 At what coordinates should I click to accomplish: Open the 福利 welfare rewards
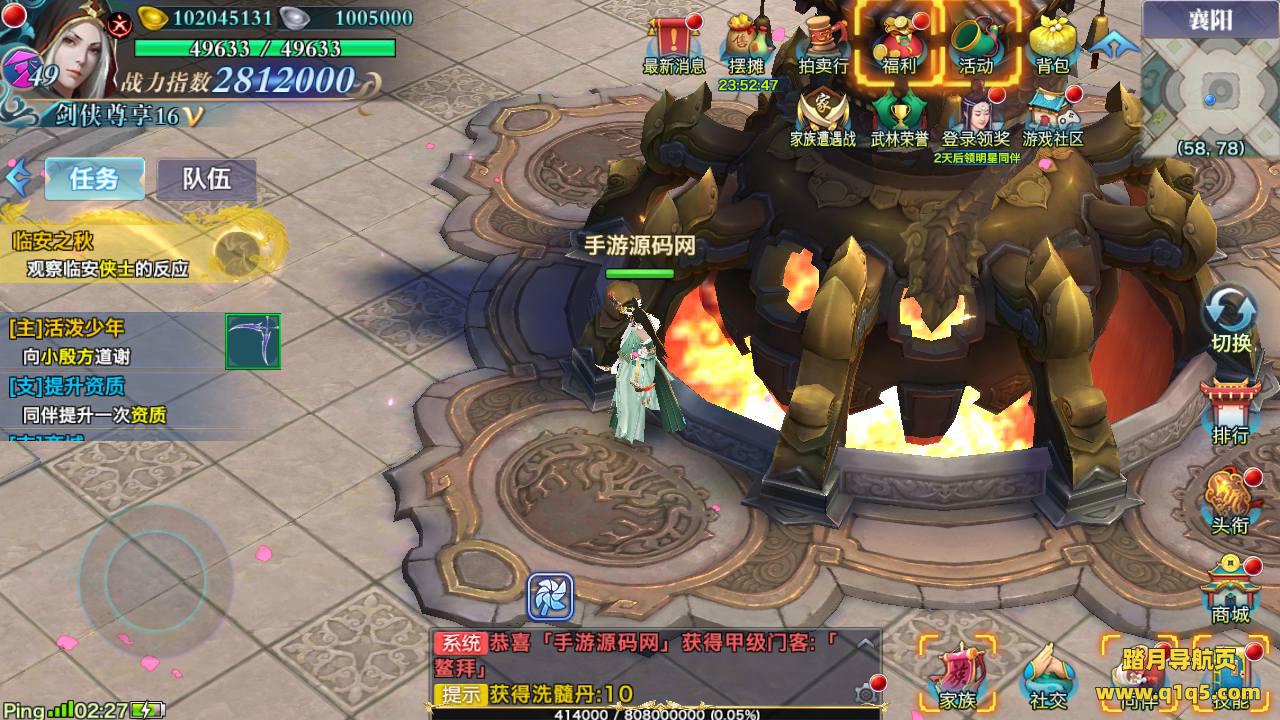(898, 45)
